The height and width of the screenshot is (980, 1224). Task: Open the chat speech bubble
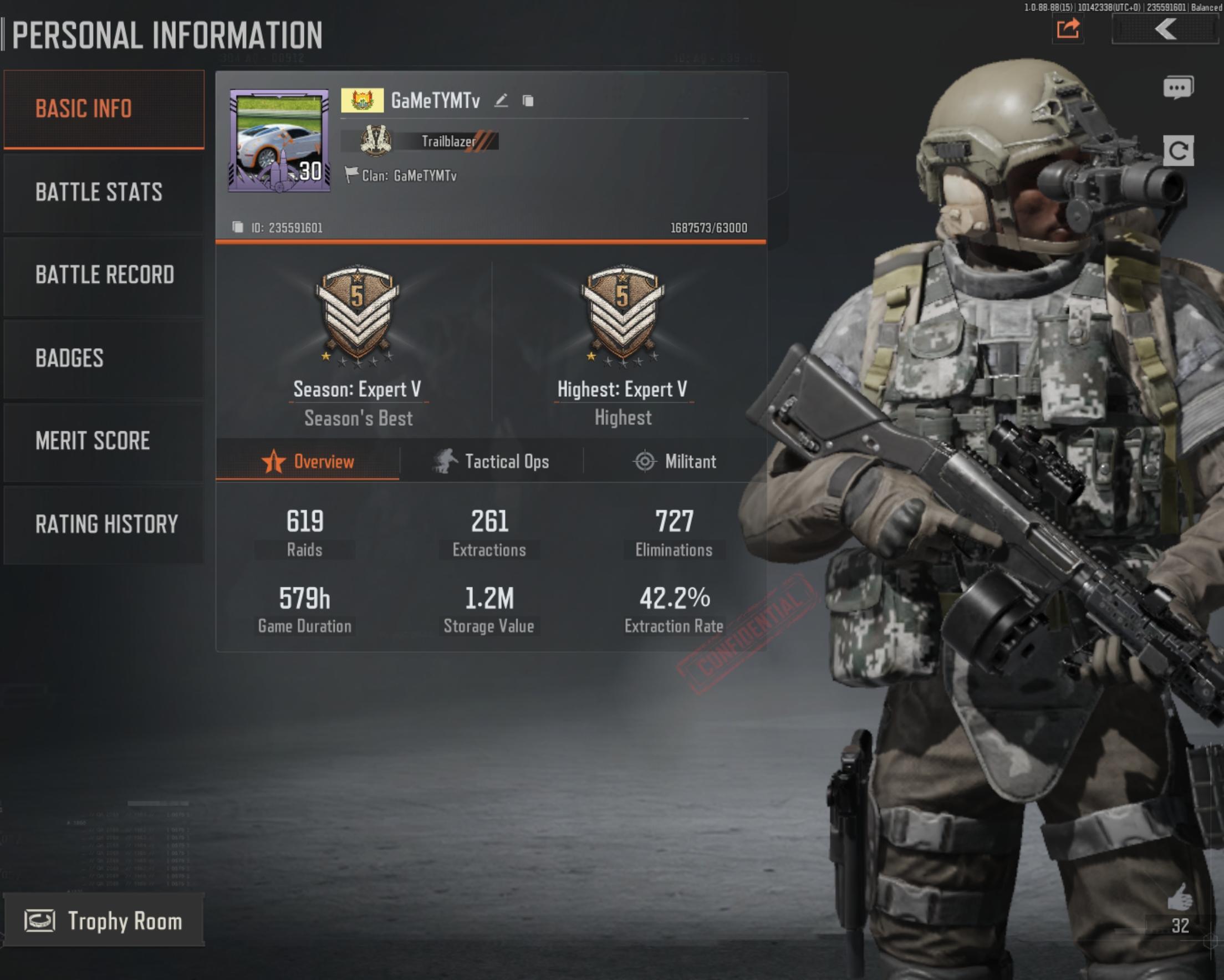tap(1178, 88)
